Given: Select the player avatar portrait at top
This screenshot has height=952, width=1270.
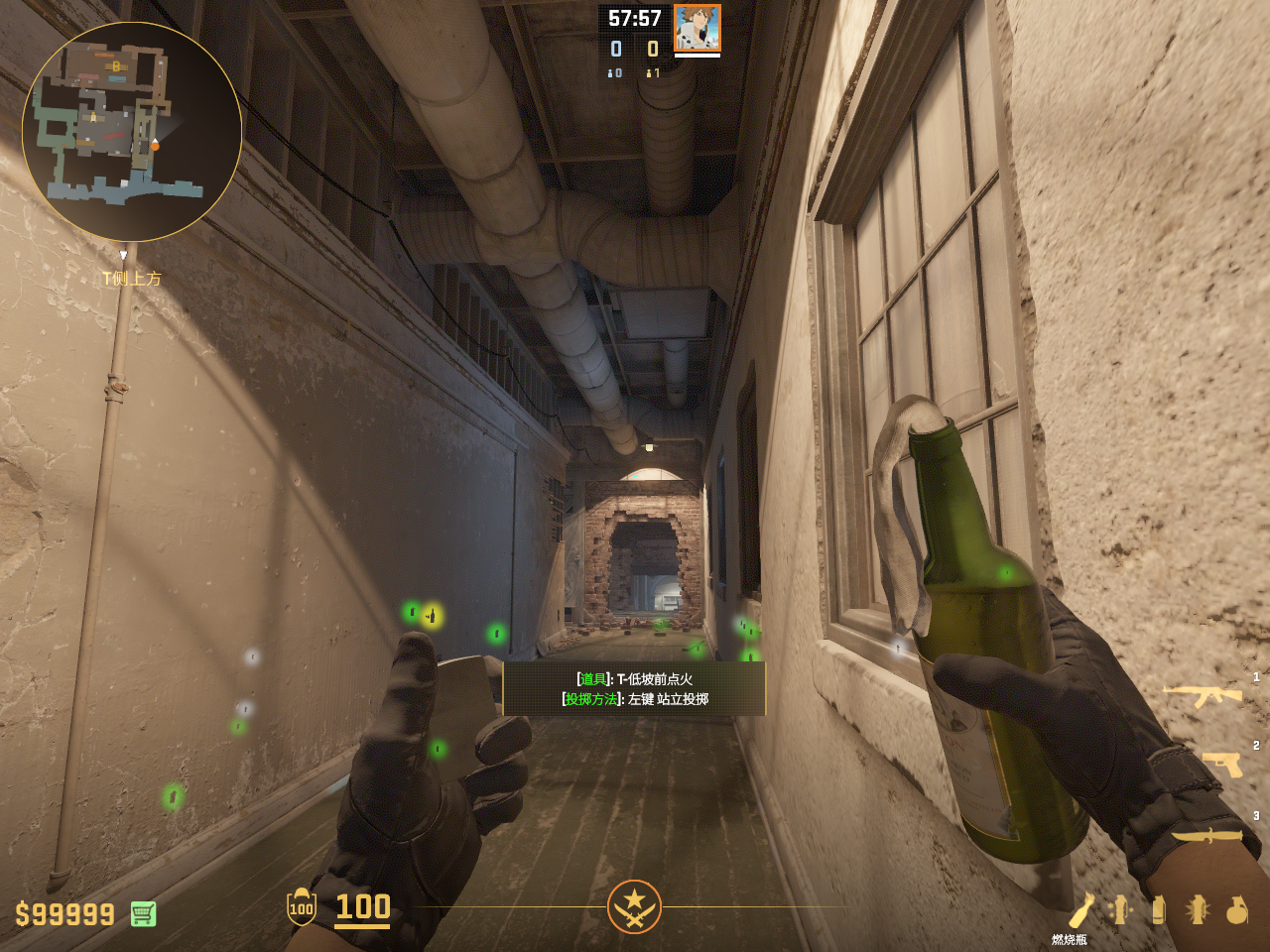Looking at the screenshot, I should 697,28.
